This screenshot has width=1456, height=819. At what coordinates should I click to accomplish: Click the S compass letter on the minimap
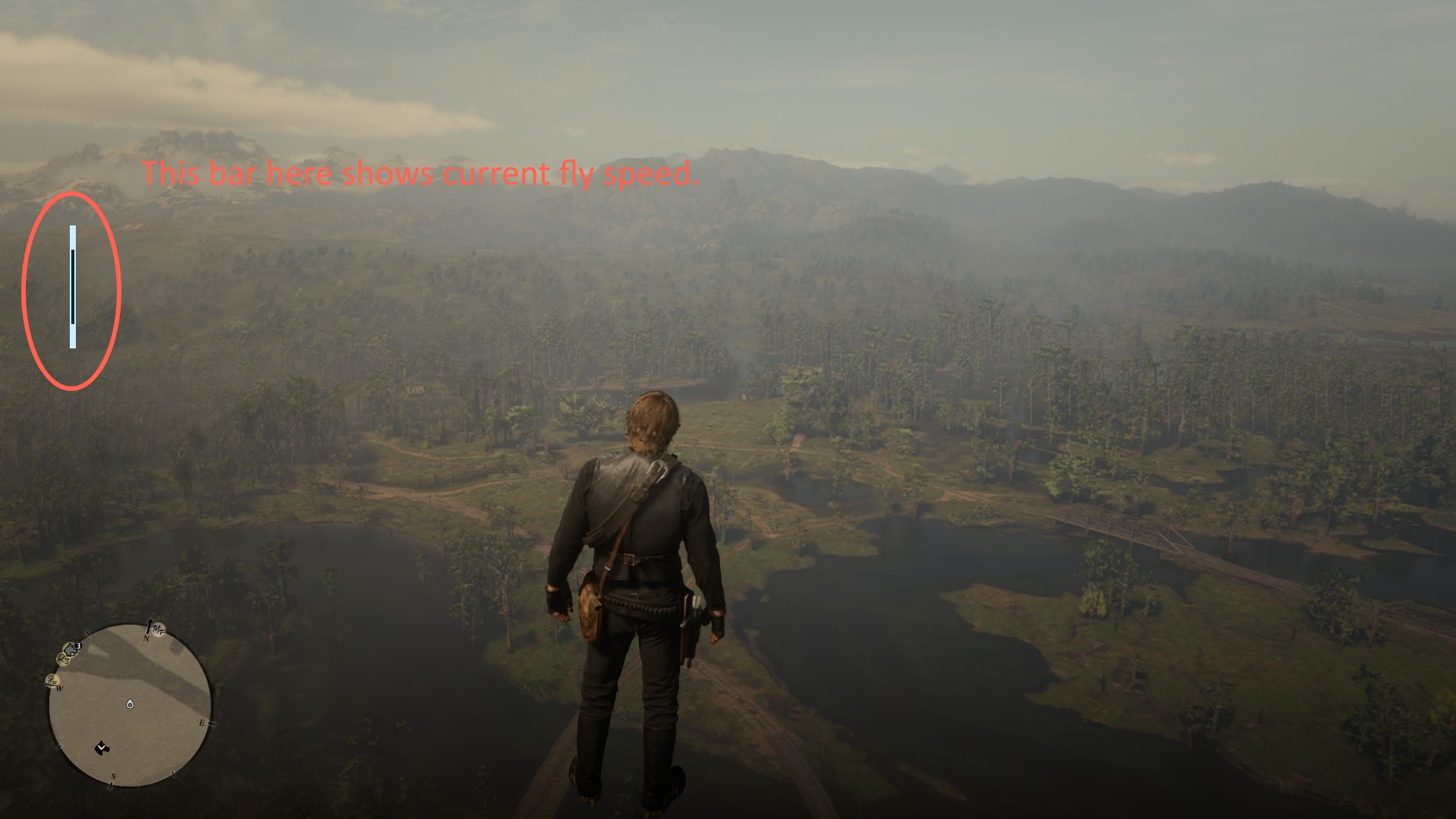pos(114,777)
